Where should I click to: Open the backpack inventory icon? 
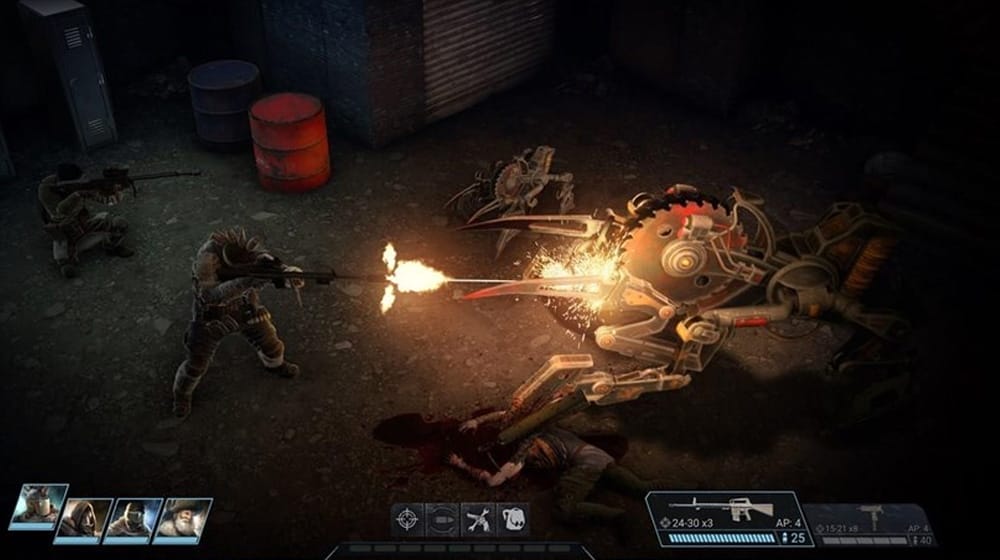[512, 519]
